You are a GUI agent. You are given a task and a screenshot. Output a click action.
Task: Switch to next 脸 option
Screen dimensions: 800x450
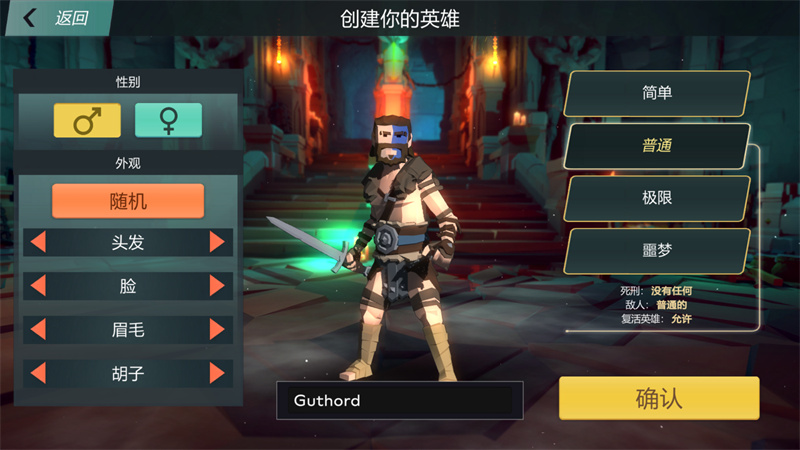[217, 286]
